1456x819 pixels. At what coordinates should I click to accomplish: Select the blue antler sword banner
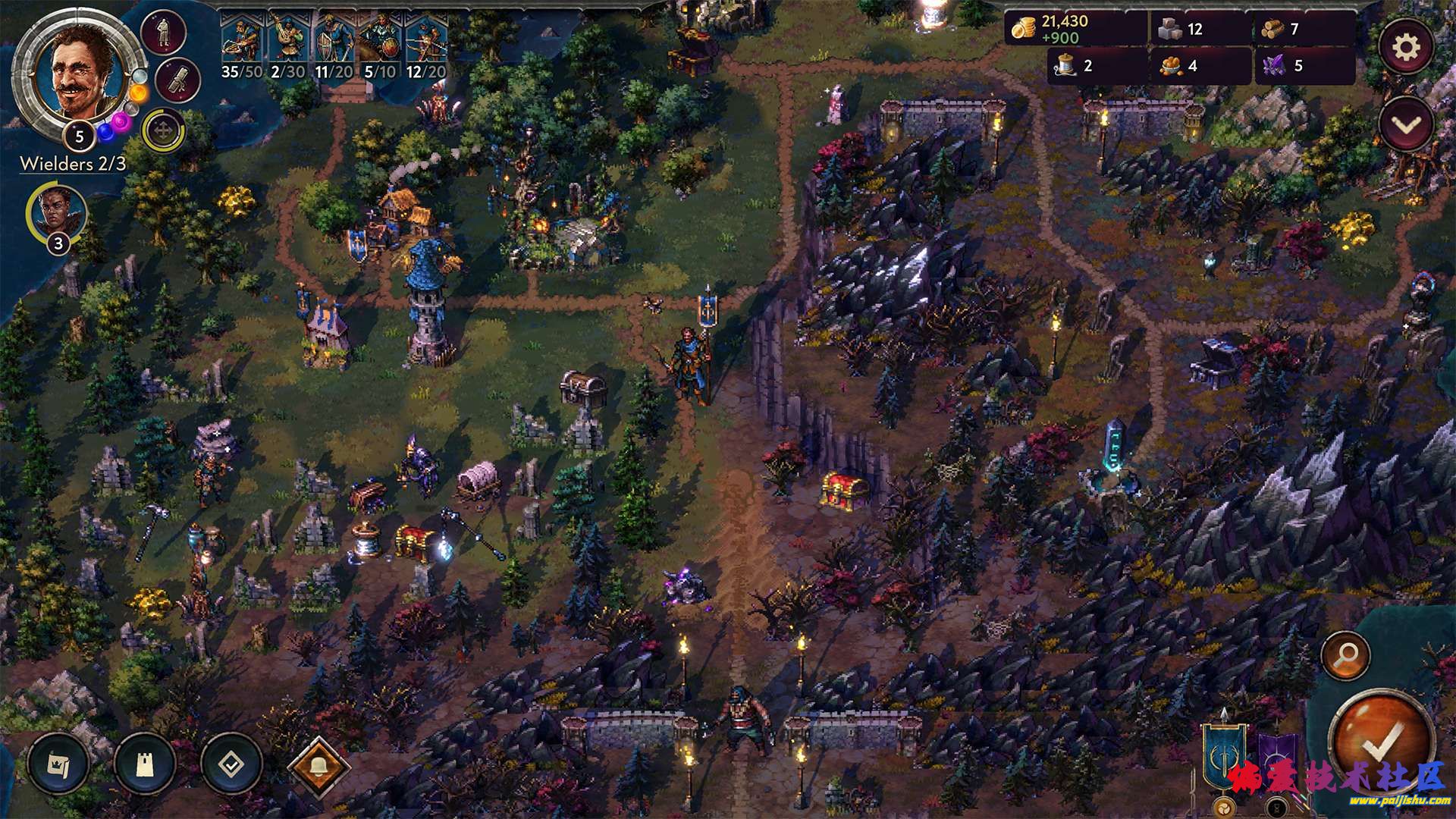click(x=1222, y=752)
